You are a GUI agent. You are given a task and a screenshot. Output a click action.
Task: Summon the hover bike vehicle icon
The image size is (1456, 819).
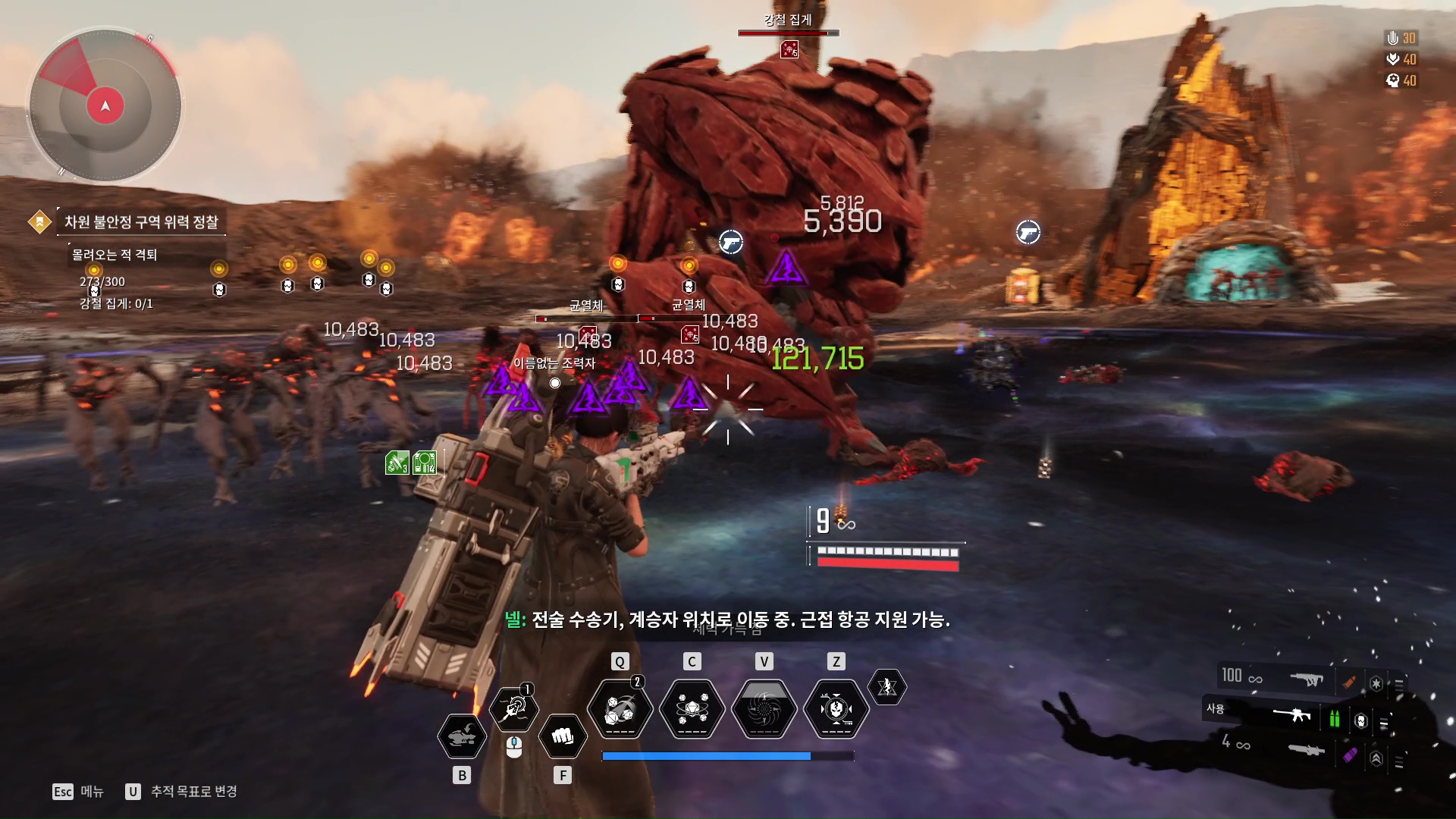(462, 736)
